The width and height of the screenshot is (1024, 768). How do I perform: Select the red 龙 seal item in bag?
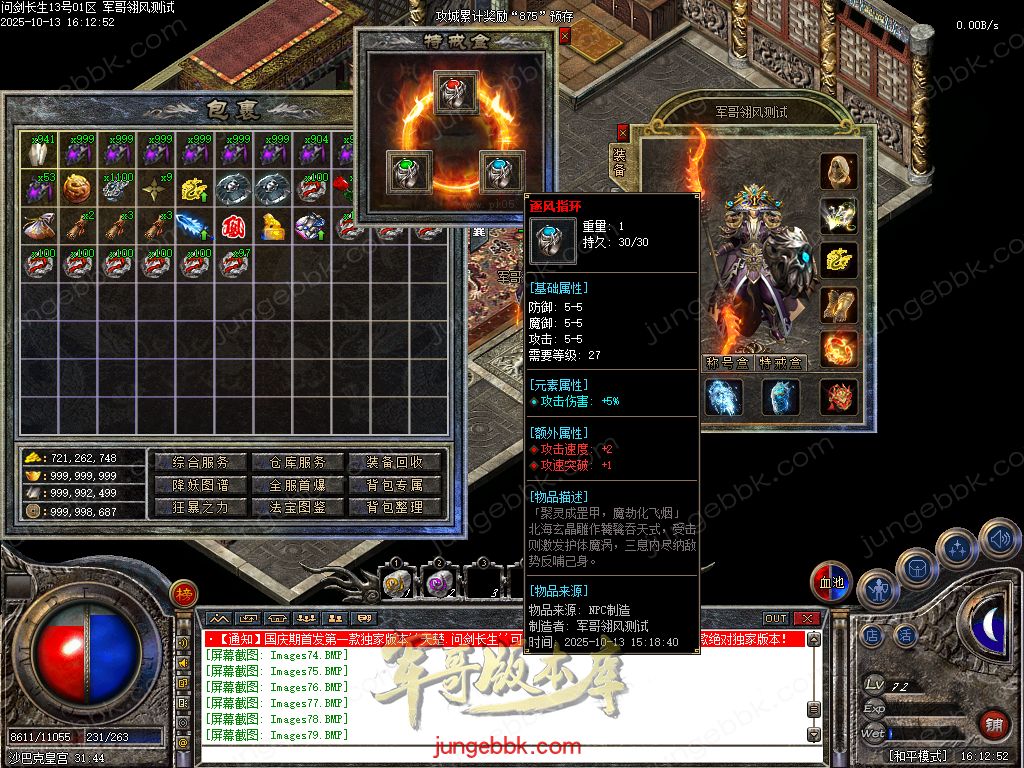click(x=234, y=226)
